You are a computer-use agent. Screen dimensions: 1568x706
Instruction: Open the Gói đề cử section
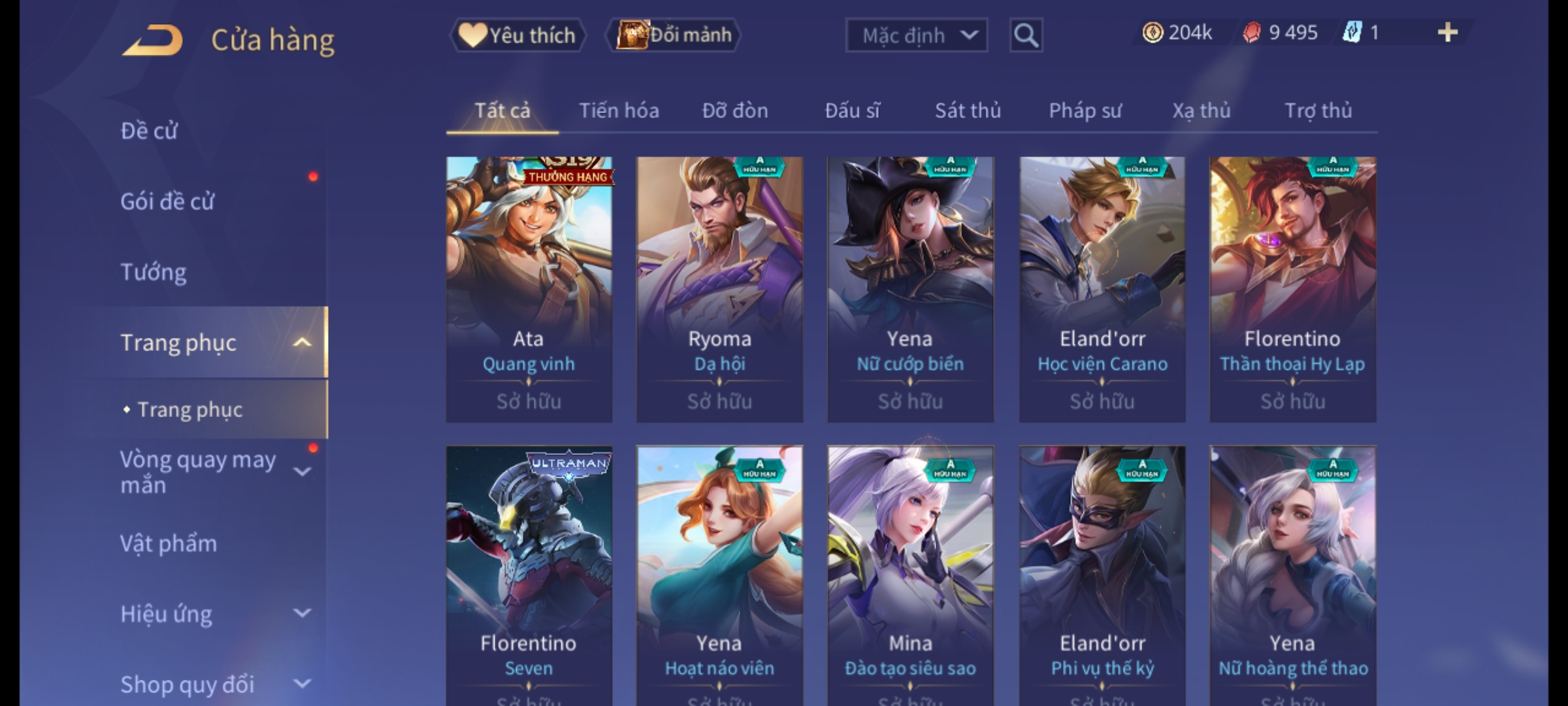point(167,201)
